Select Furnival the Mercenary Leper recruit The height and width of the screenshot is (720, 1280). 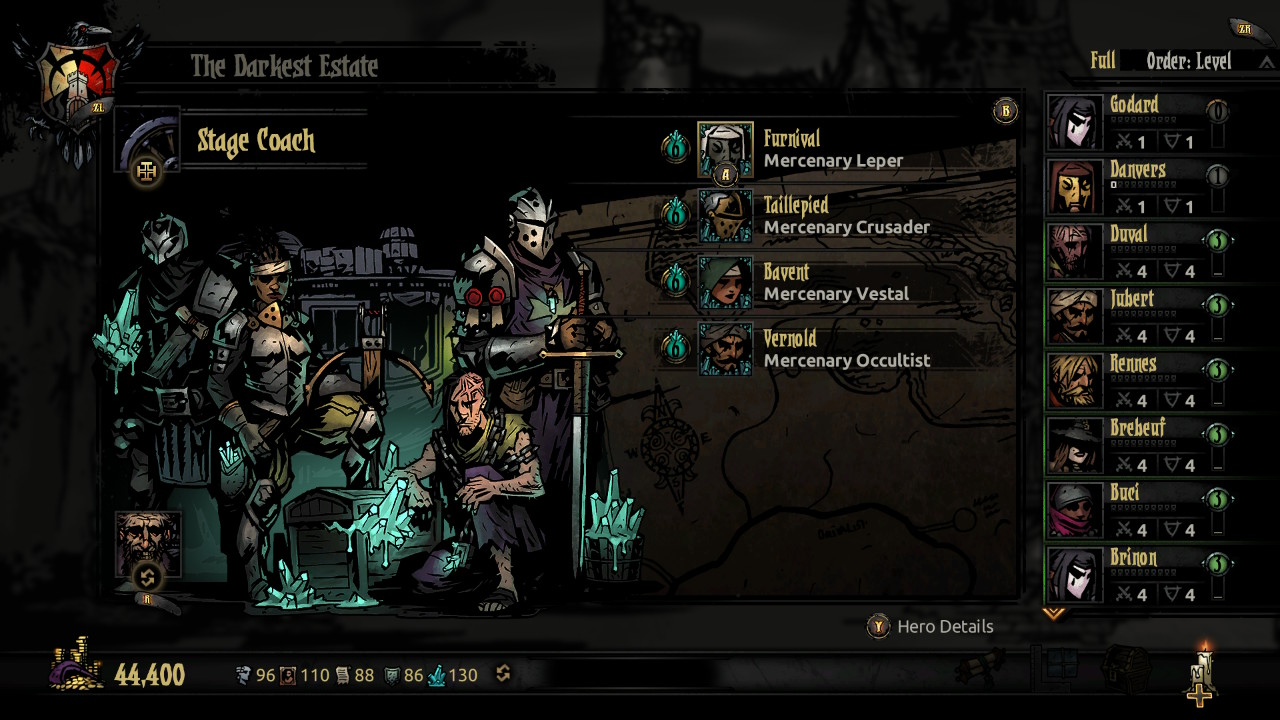point(725,149)
